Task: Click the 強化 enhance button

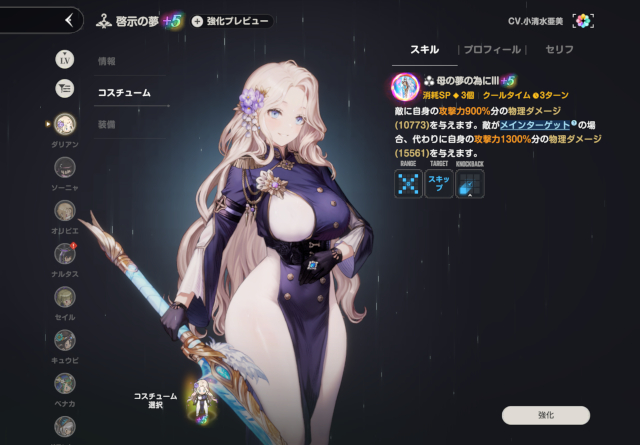Action: [x=545, y=414]
